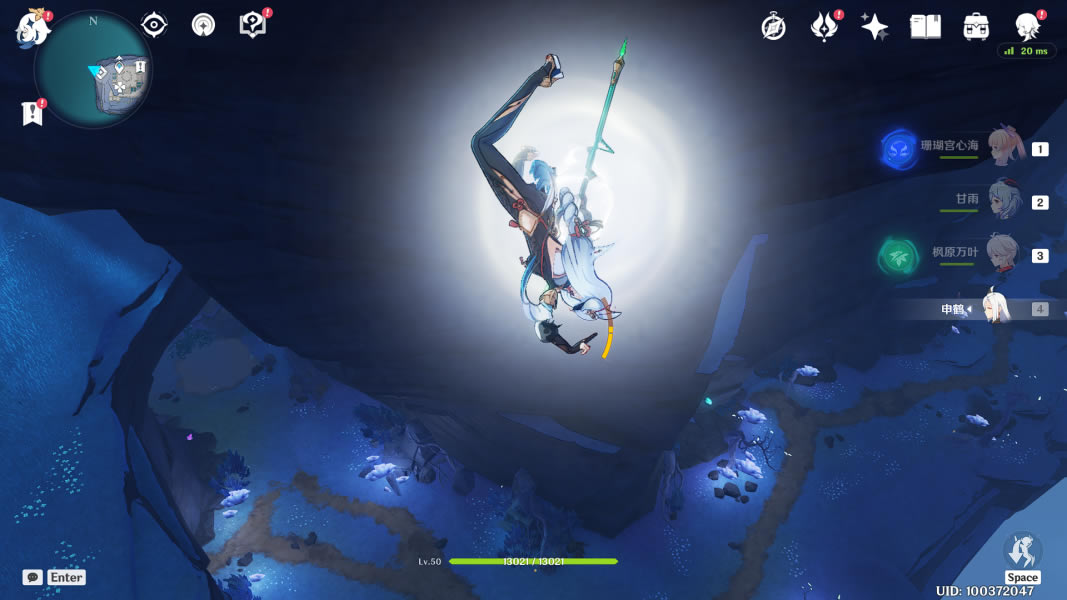
Task: Open the Paimon menu
Action: [x=32, y=27]
